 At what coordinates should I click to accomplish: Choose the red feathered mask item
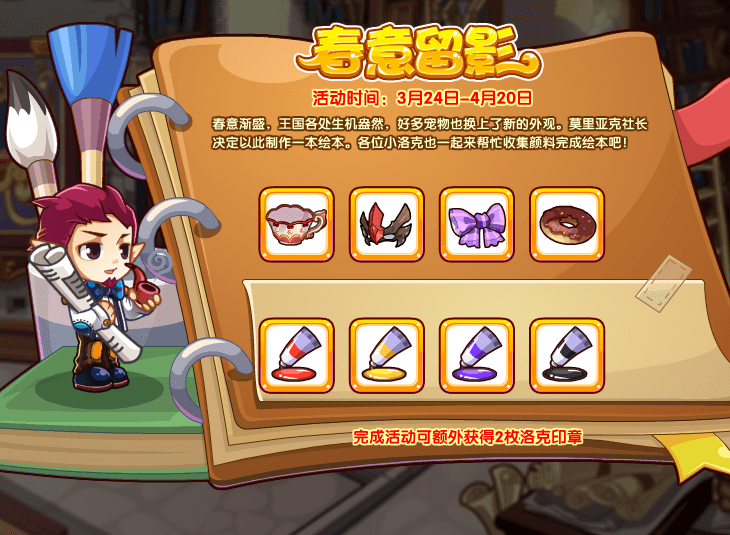tap(386, 225)
